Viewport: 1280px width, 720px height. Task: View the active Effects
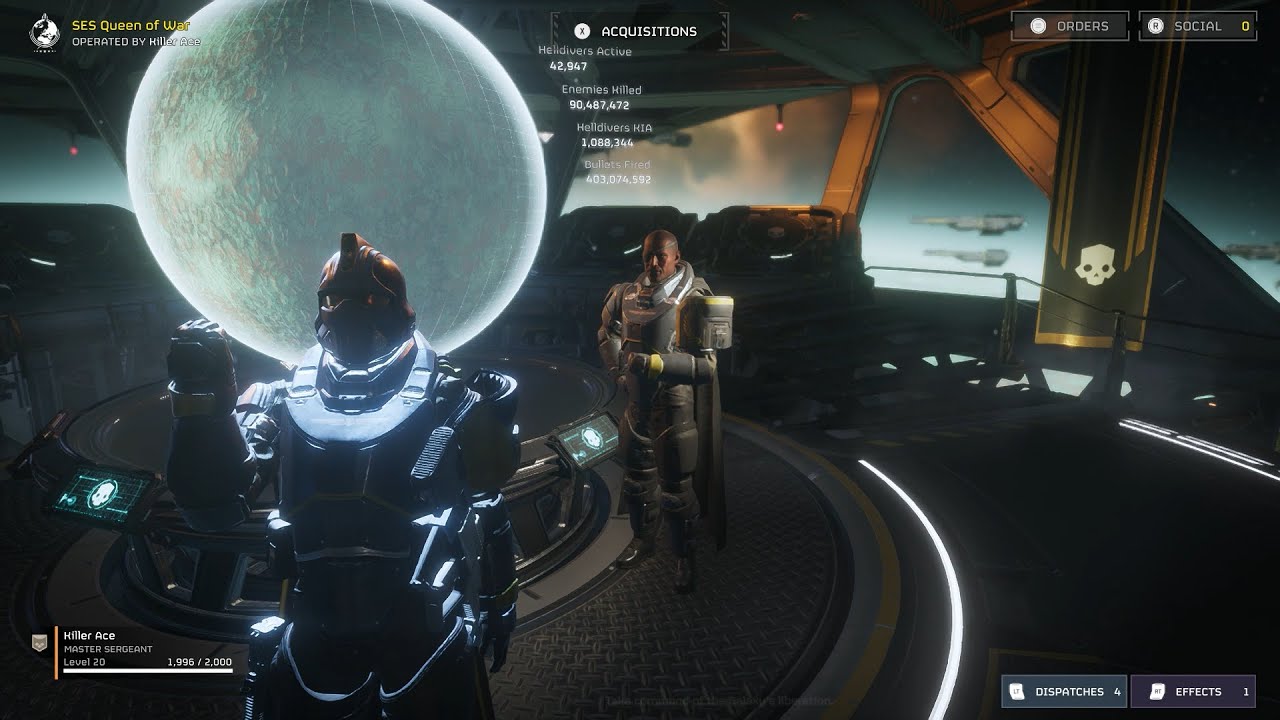pos(1193,691)
